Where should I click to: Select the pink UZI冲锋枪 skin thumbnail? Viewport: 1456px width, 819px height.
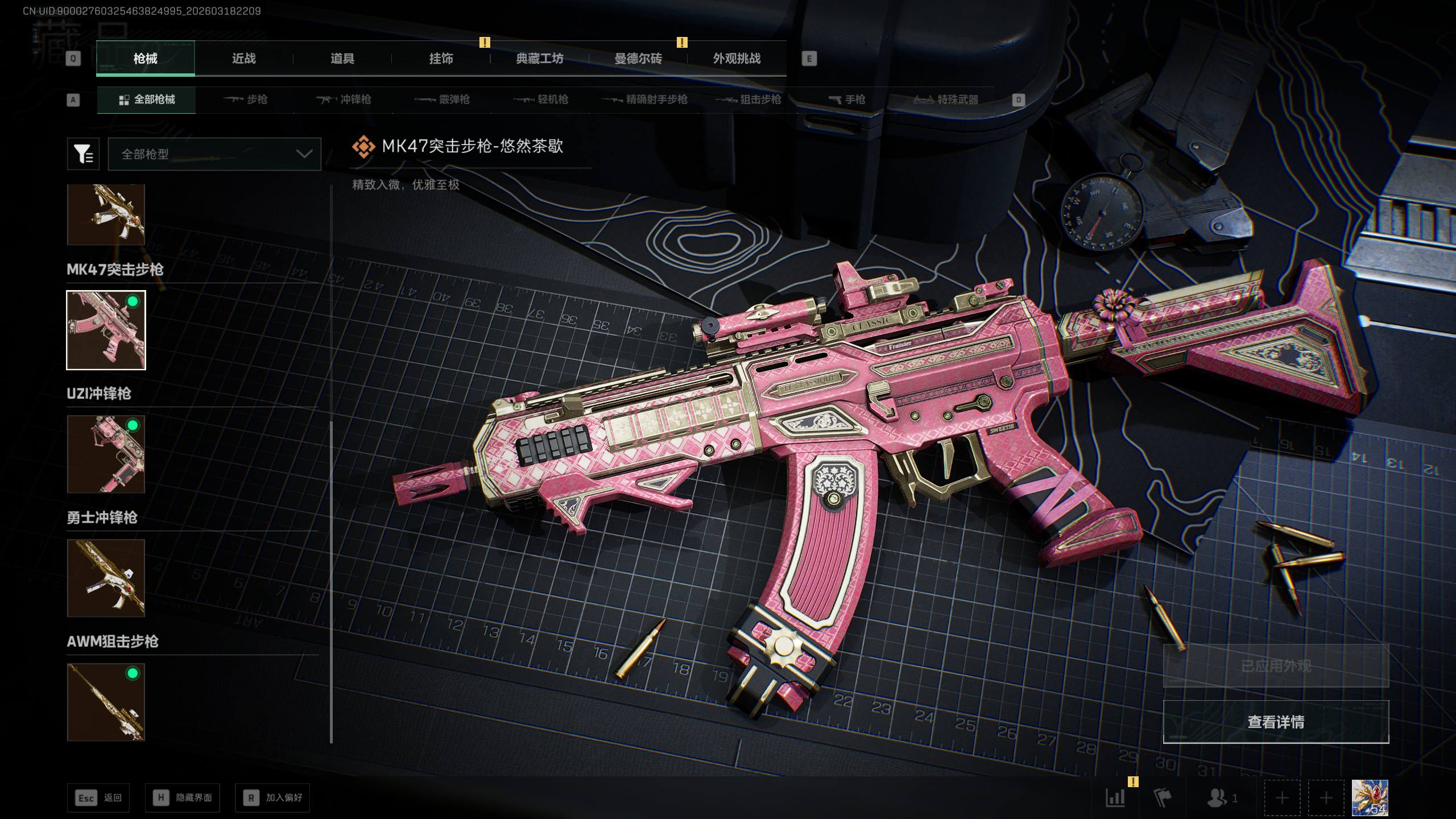tap(106, 454)
